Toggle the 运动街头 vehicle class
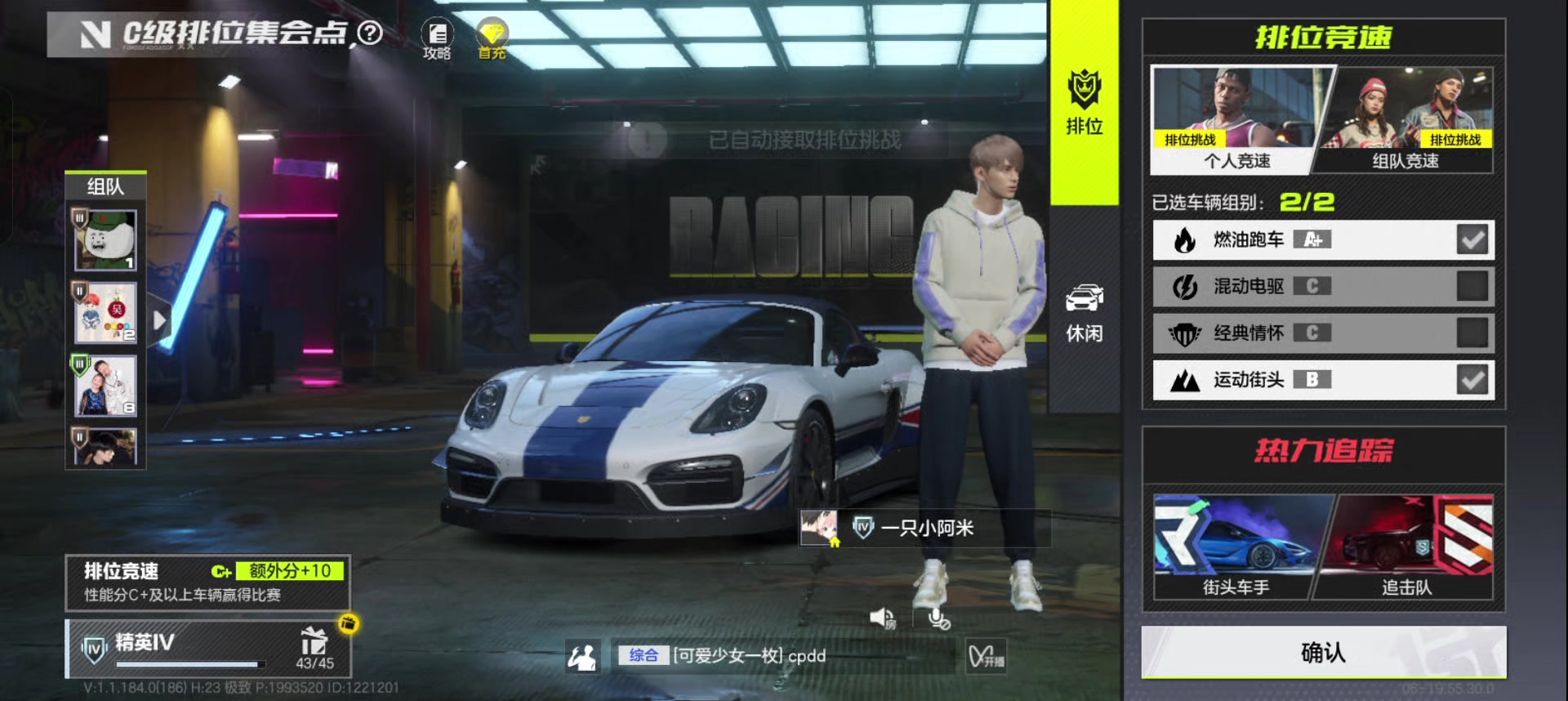The height and width of the screenshot is (701, 1568). point(1472,379)
